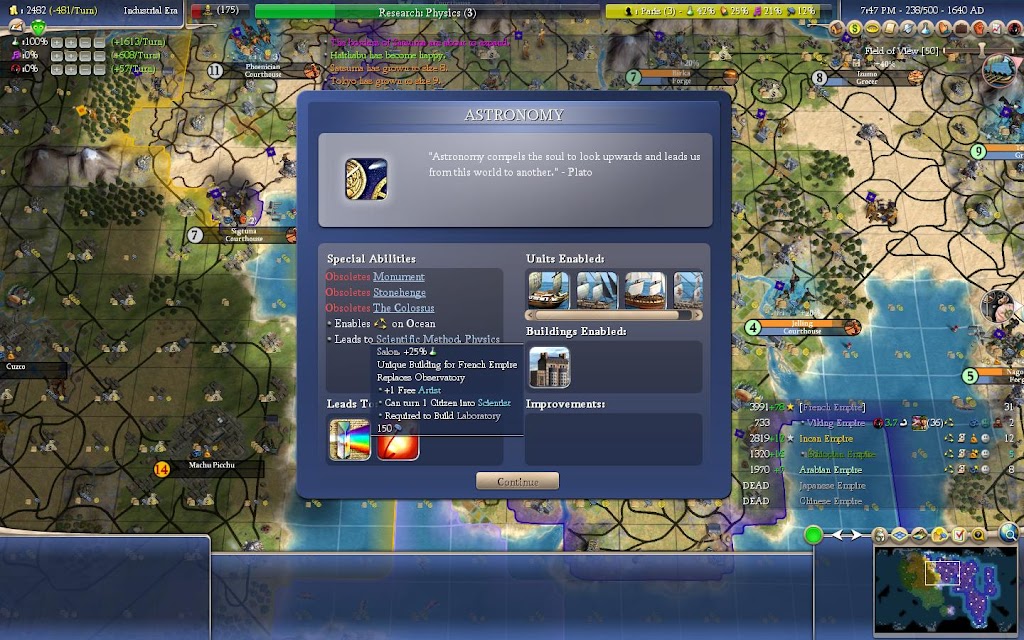Follow the Stonehenge link
1024x640 pixels.
pyautogui.click(x=399, y=293)
